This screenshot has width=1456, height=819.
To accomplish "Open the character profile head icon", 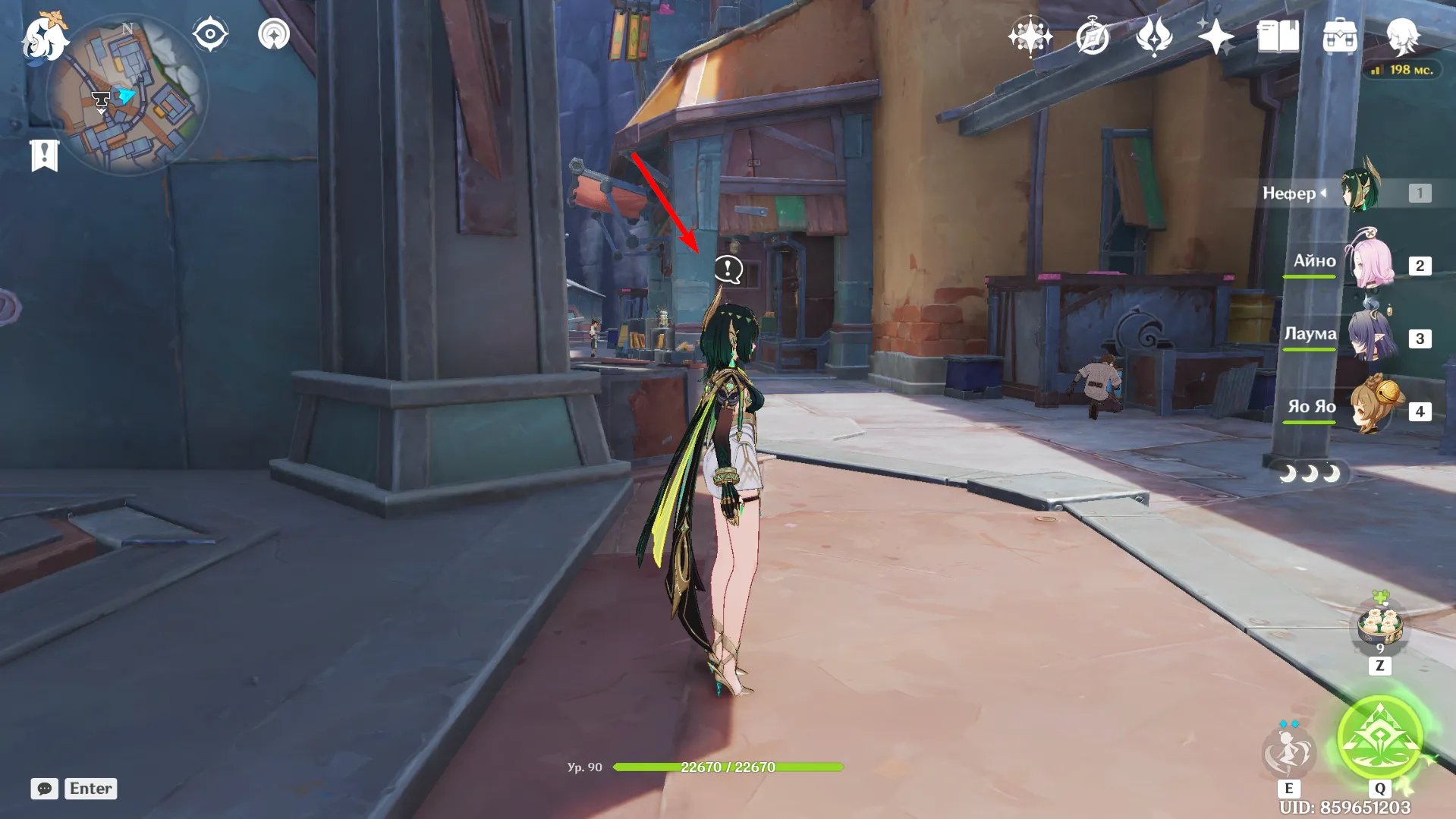I will click(x=1403, y=36).
